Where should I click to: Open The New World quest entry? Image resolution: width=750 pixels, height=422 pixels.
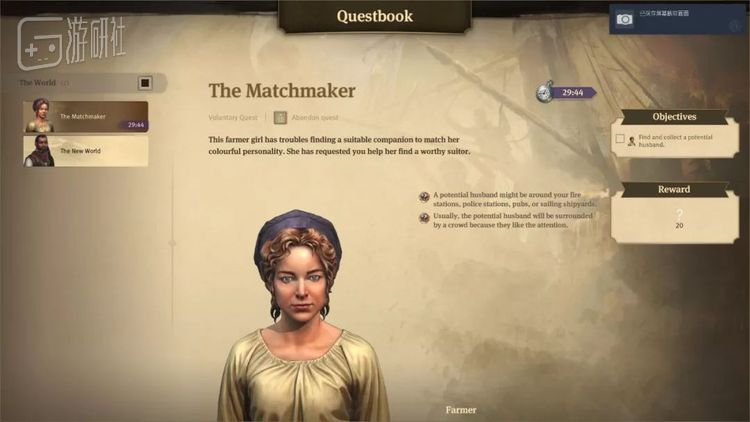(x=86, y=151)
